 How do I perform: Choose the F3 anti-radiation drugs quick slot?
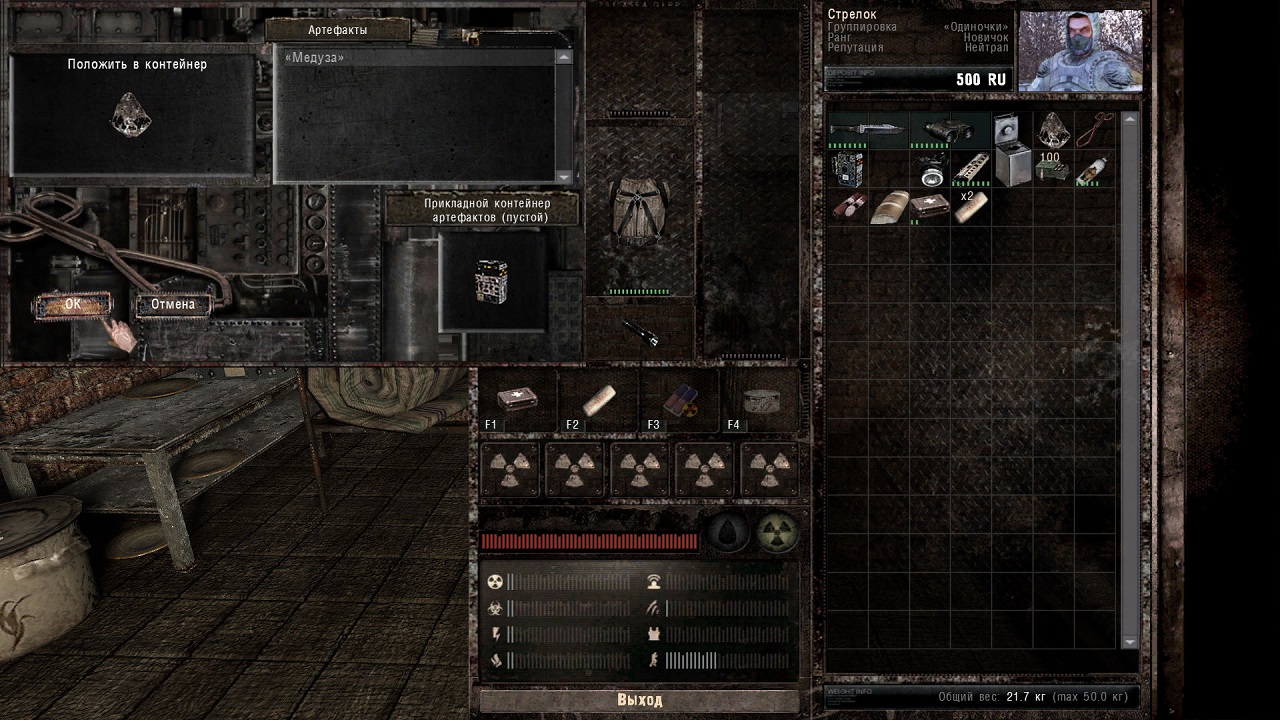680,400
